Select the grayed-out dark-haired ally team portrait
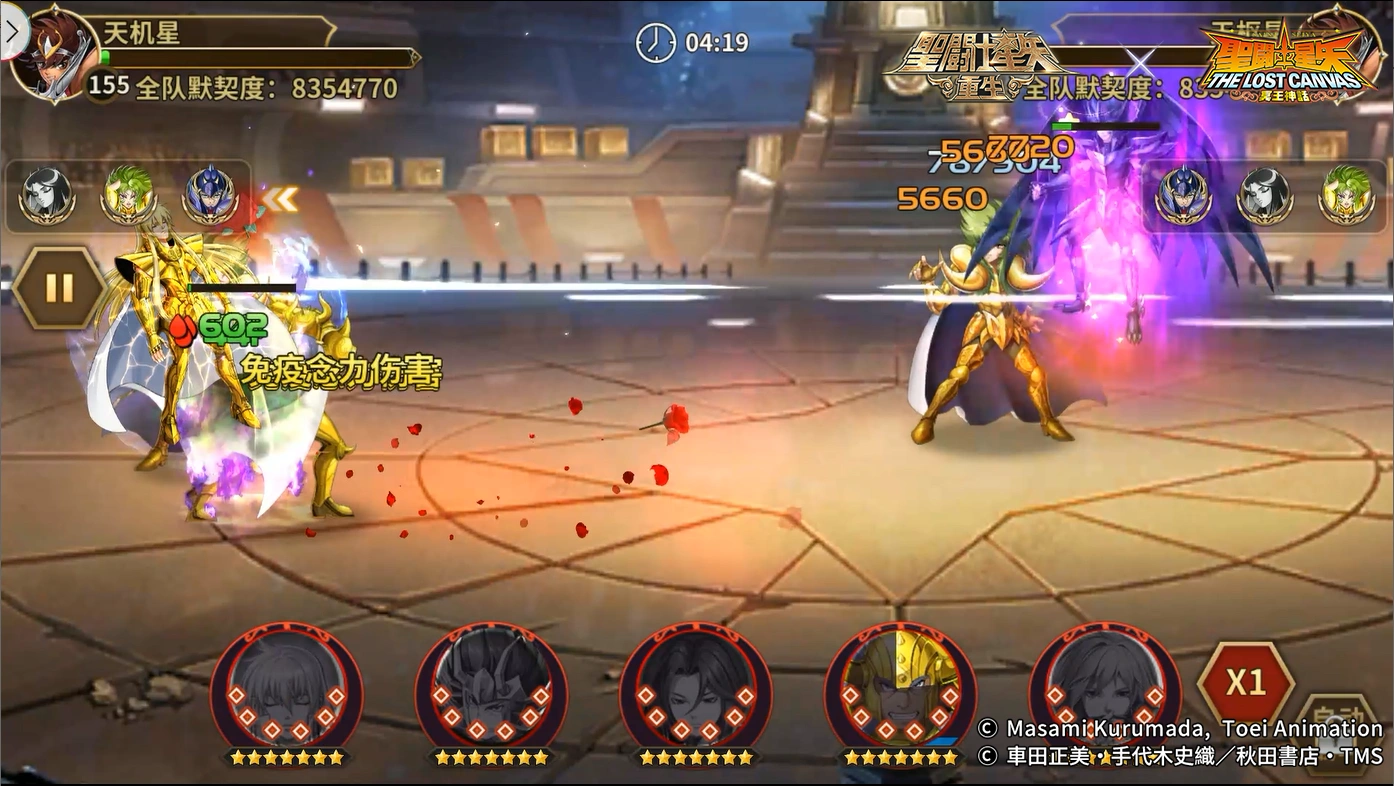Image resolution: width=1394 pixels, height=786 pixels. (x=47, y=195)
